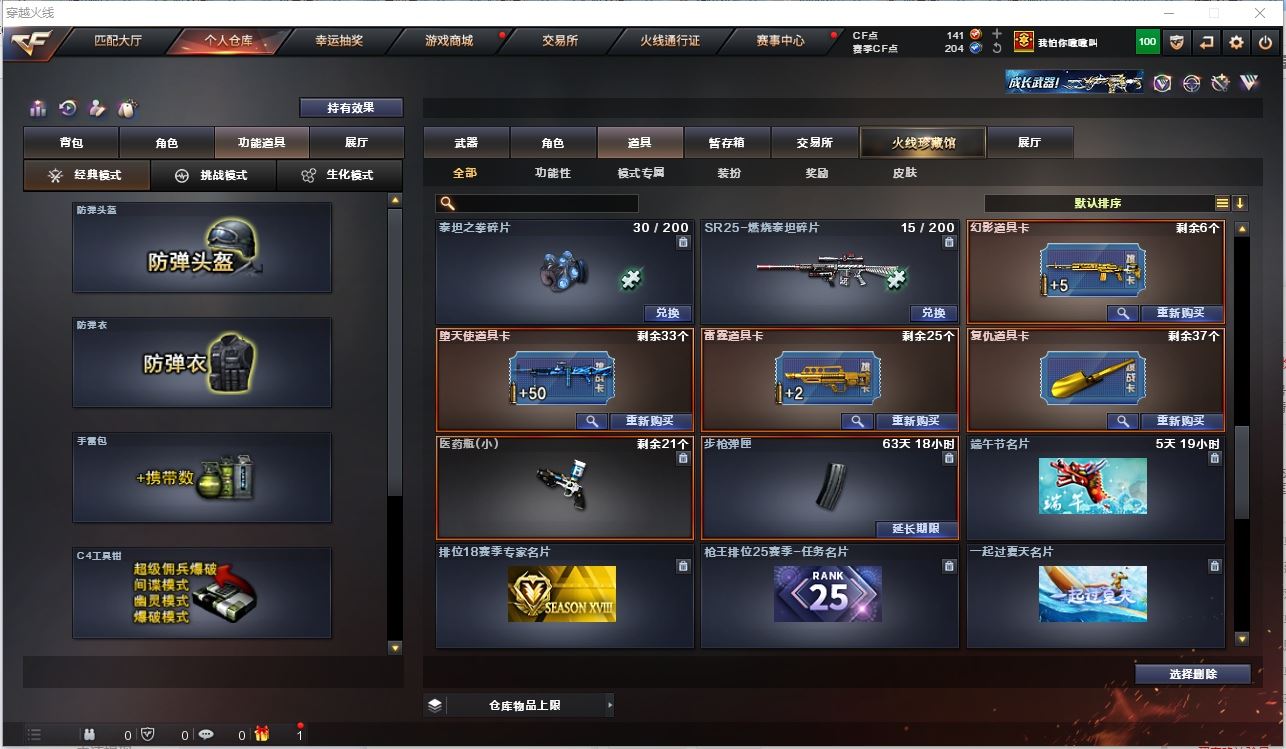Open the 武器 weapons storage tab
The image size is (1286, 749).
coord(466,143)
